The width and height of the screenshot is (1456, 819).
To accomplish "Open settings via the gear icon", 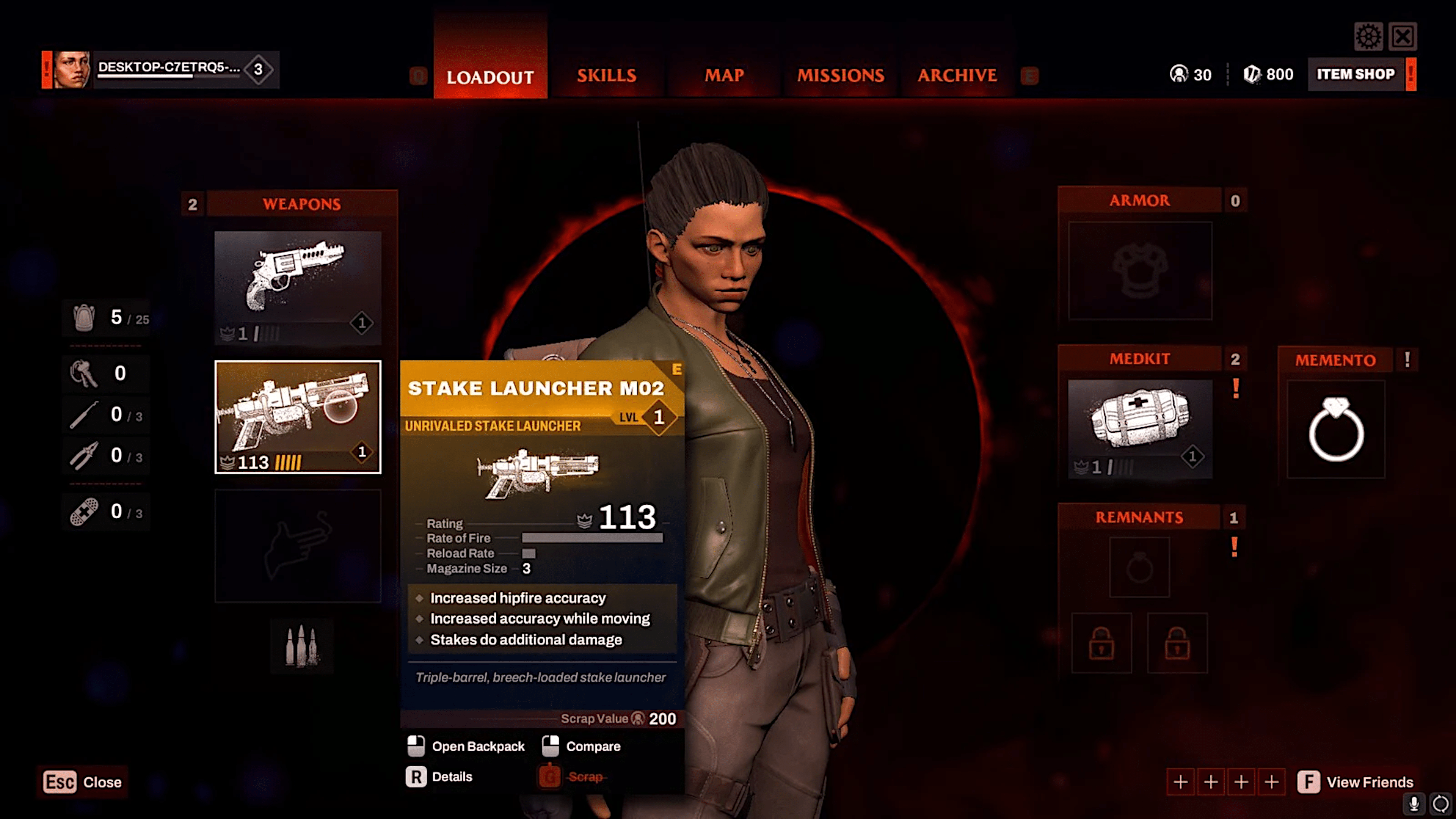I will tap(1368, 37).
